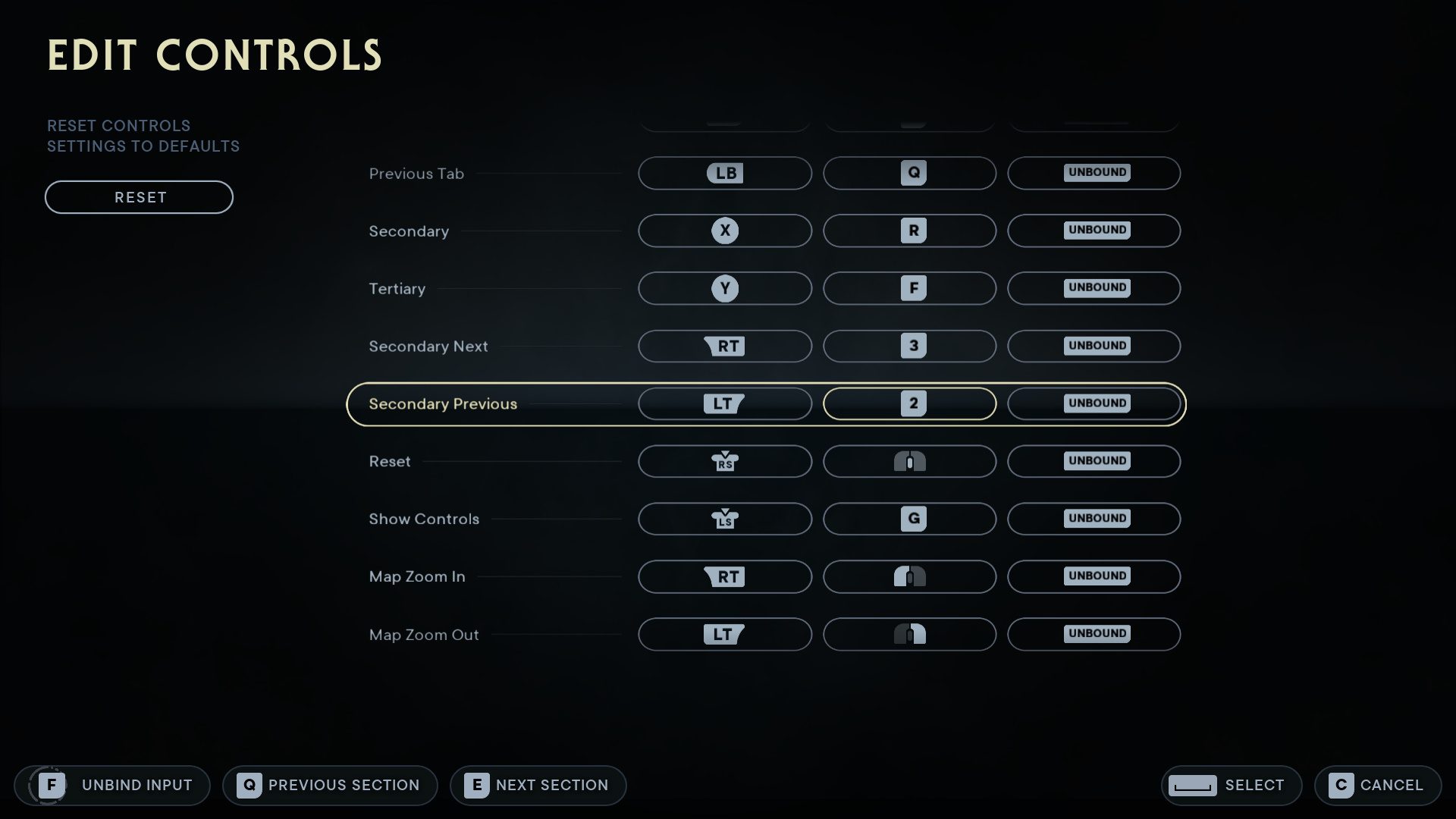
Task: Click SELECT in the bottom right
Action: click(x=1231, y=785)
